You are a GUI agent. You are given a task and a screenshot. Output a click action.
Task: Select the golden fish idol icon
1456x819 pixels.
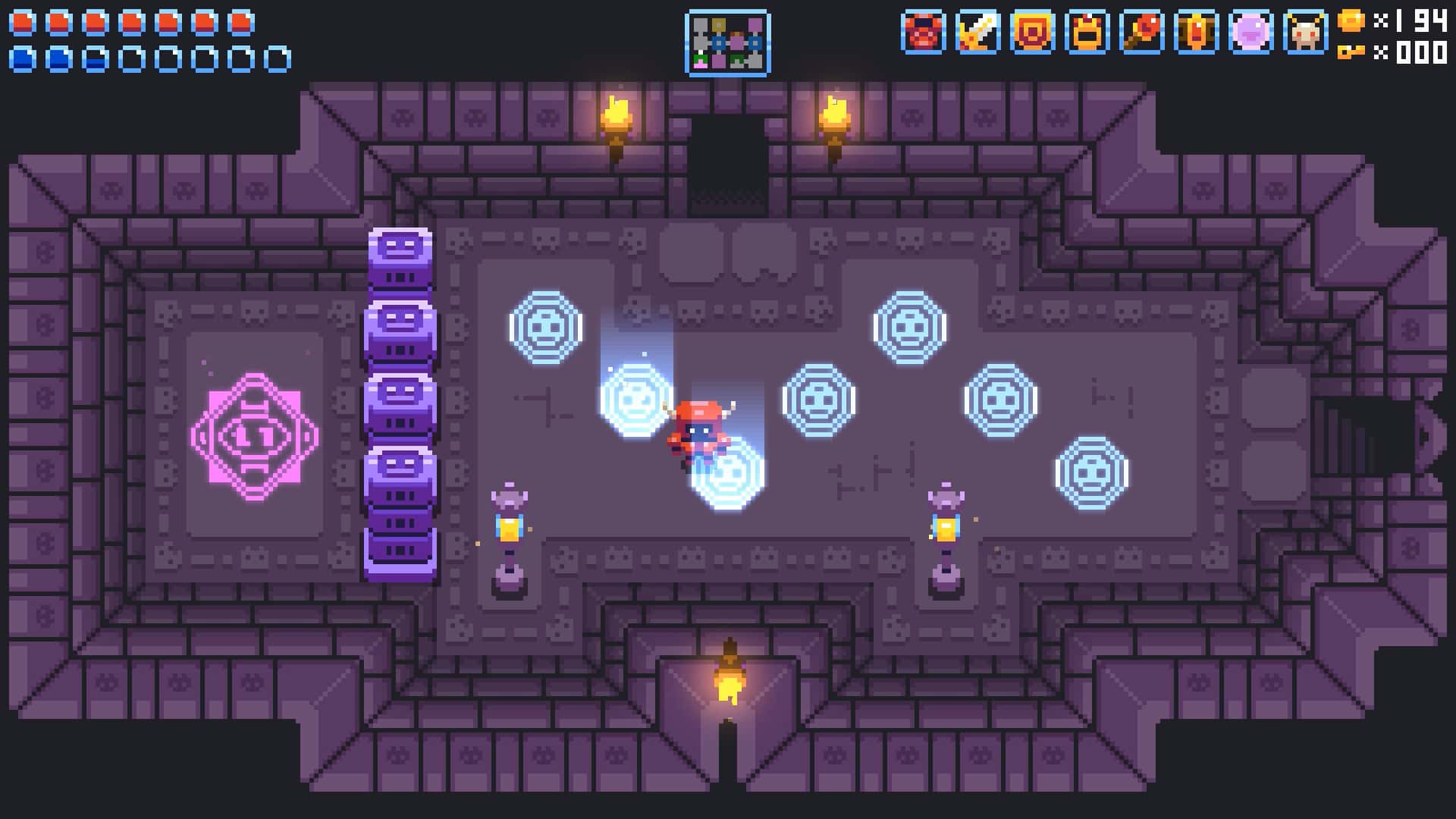(1197, 34)
